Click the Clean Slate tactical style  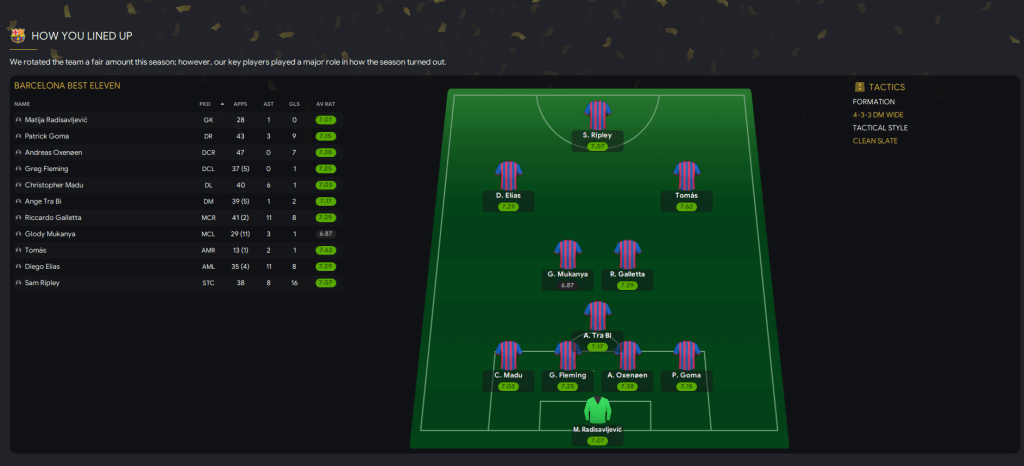[874, 141]
